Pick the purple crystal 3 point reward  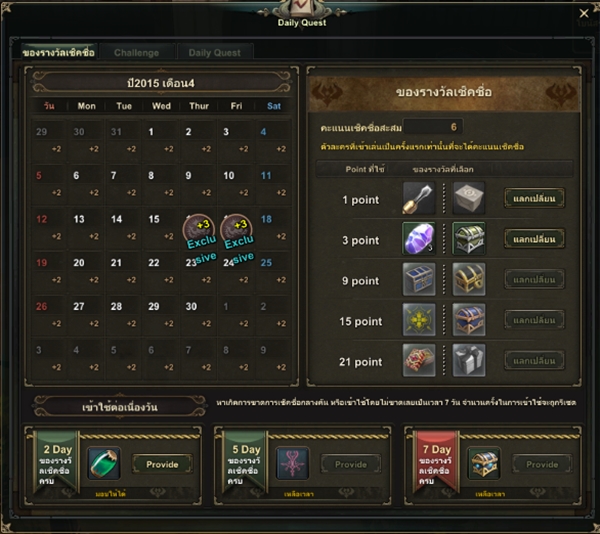click(x=417, y=239)
